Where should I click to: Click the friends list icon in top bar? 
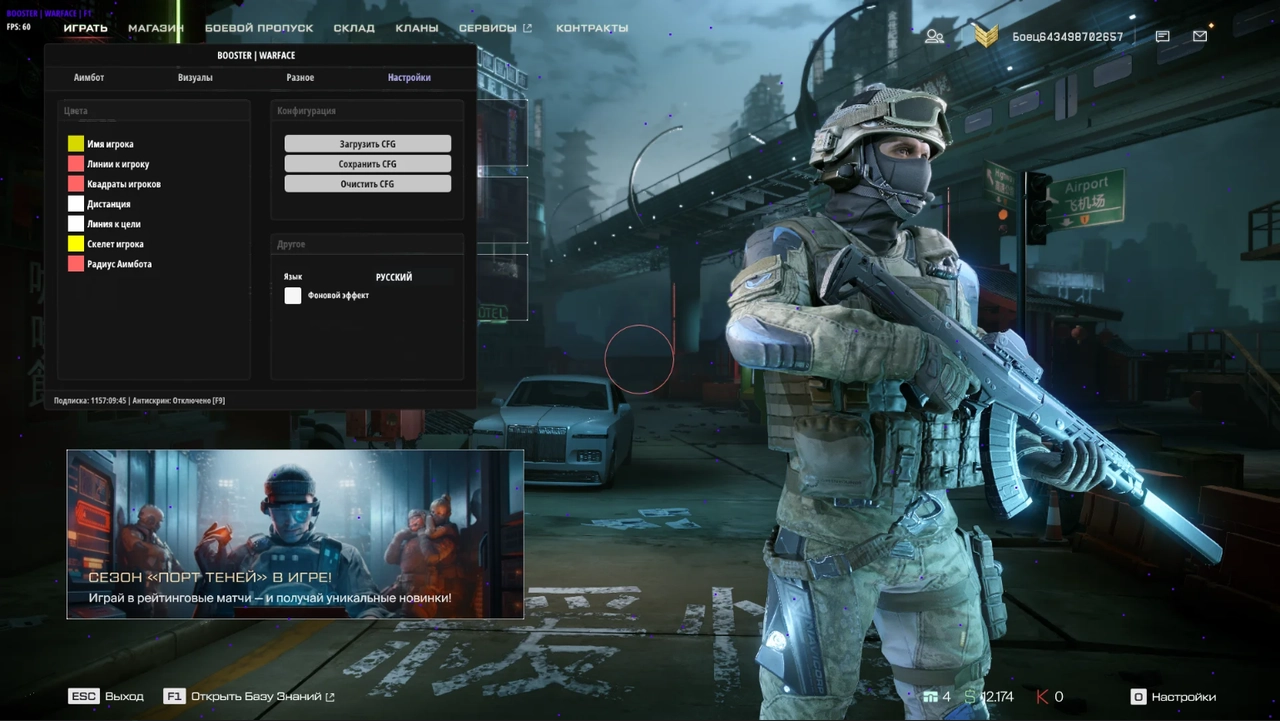coord(934,35)
